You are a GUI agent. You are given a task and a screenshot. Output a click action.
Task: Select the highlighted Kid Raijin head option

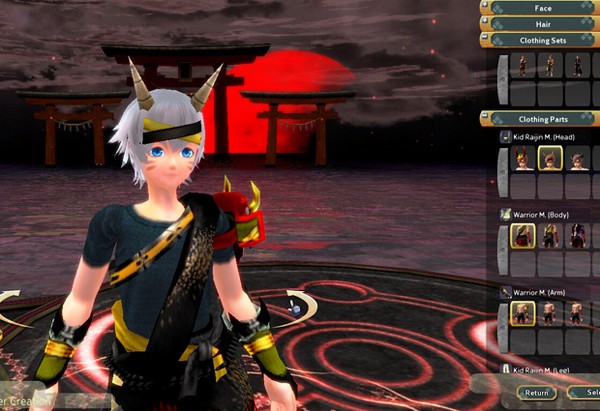(x=550, y=158)
